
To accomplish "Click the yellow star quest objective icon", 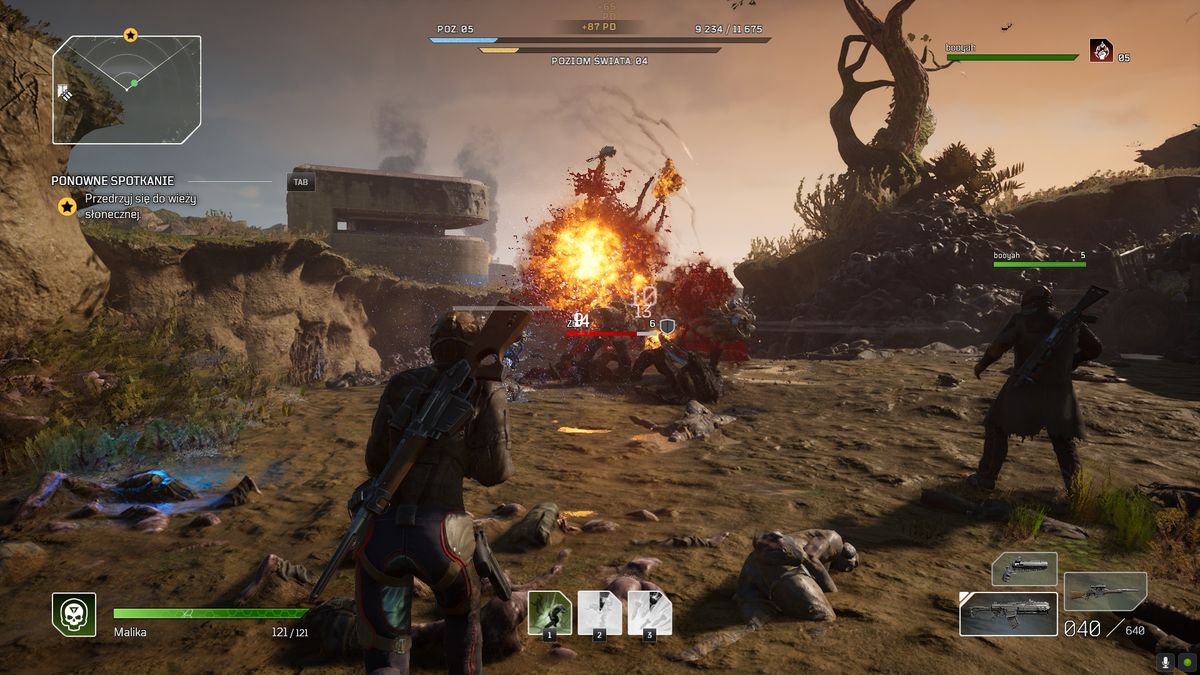I will 67,206.
